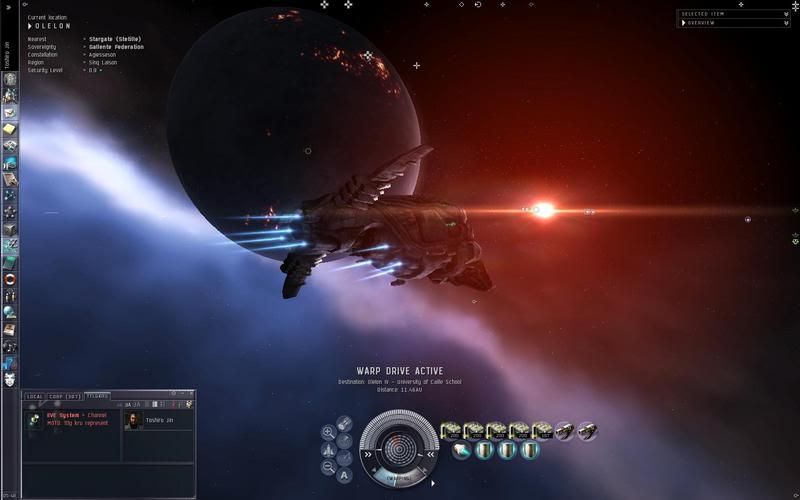
Task: Open the Corp chat tab
Action: (x=65, y=396)
